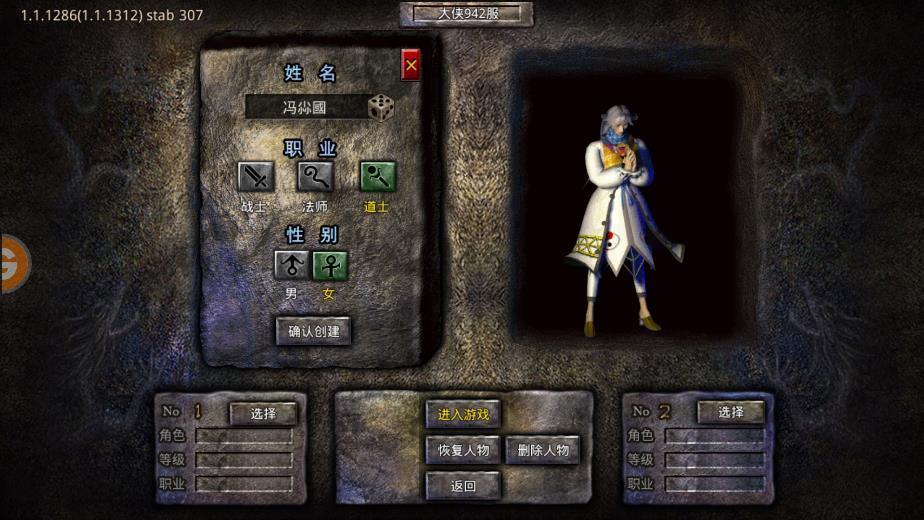Viewport: 924px width, 520px height.
Task: Restore a character (恢复人物)
Action: coord(463,450)
